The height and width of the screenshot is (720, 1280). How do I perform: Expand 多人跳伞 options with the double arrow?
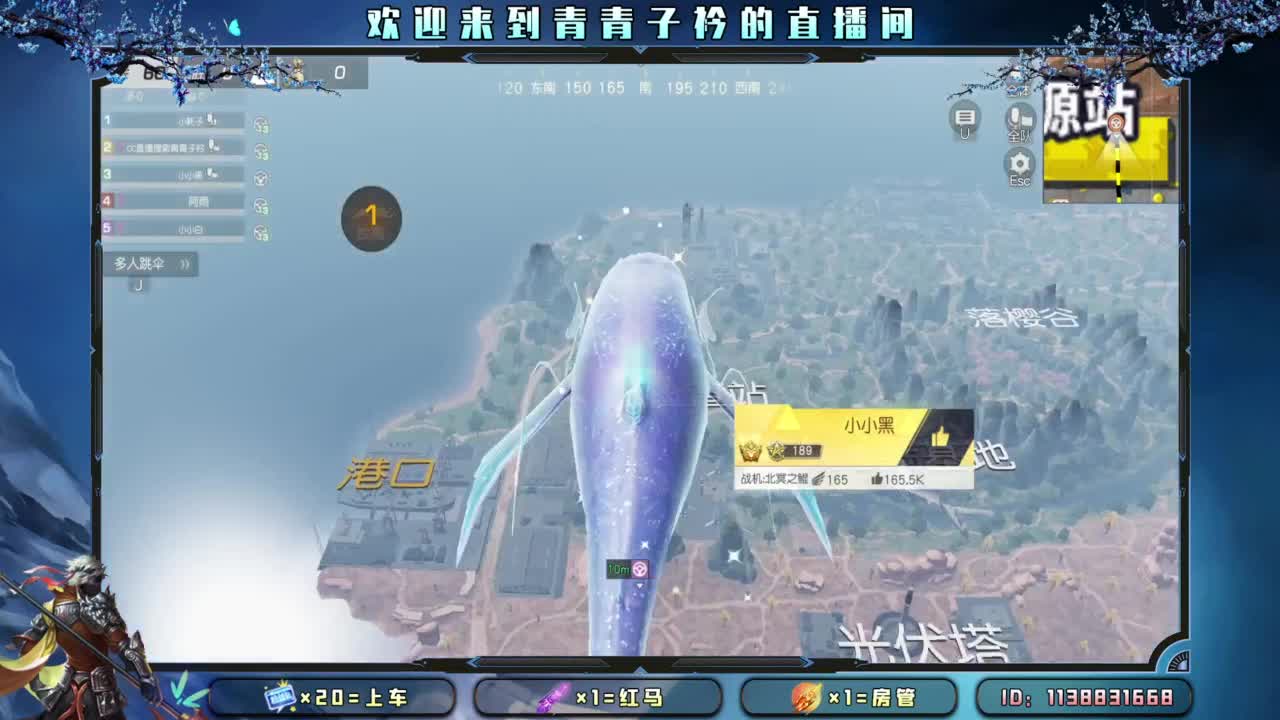(x=181, y=265)
